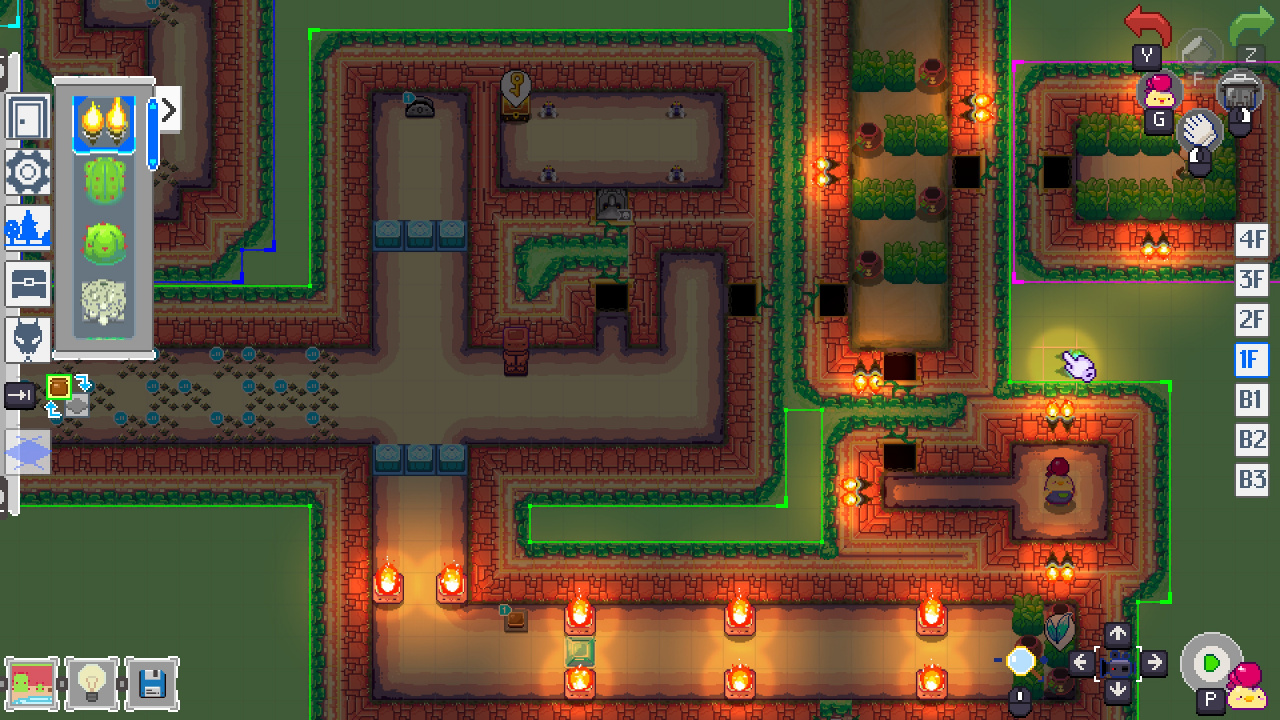Switch to floor 4F
The image size is (1280, 720).
tap(1252, 240)
